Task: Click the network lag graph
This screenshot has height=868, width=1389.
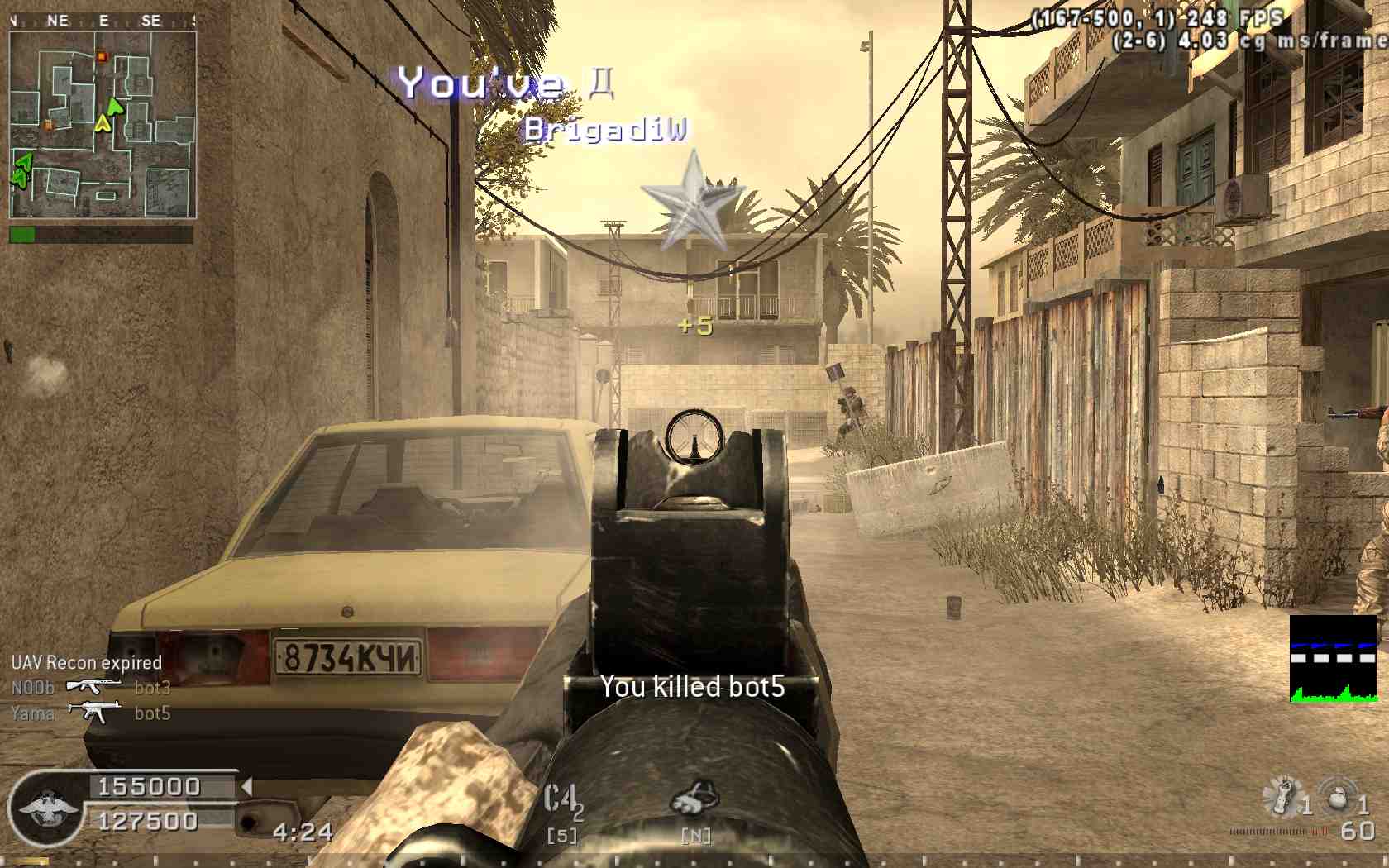Action: click(1333, 659)
